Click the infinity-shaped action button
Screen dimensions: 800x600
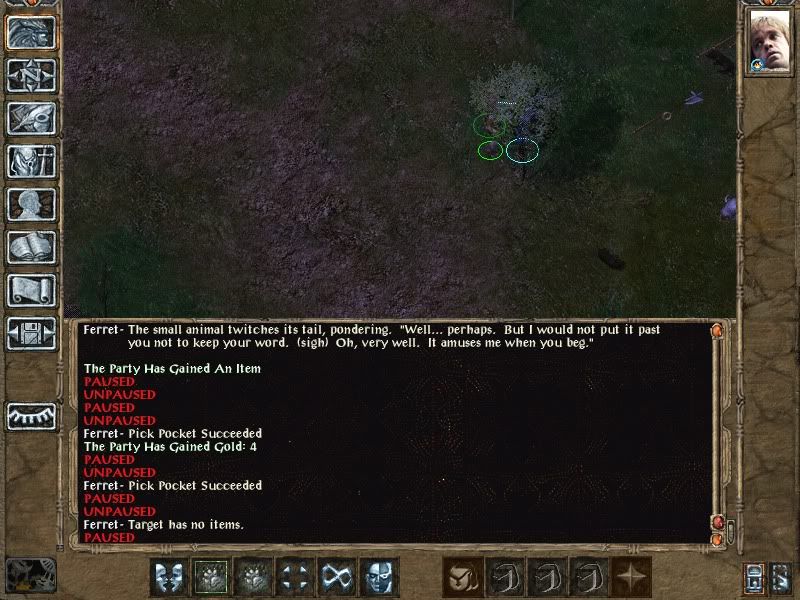pyautogui.click(x=337, y=577)
